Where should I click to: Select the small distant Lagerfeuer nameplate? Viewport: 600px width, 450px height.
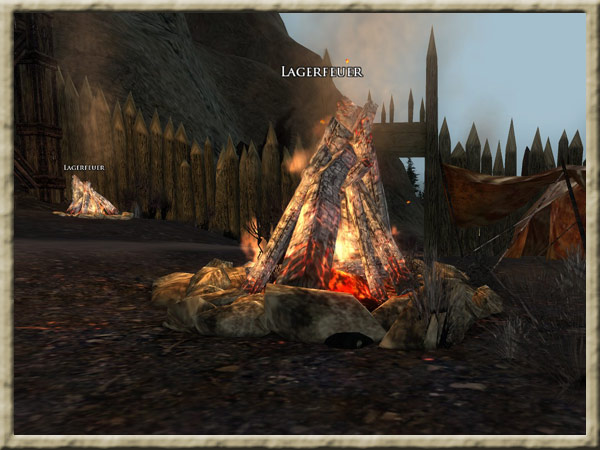pos(83,168)
